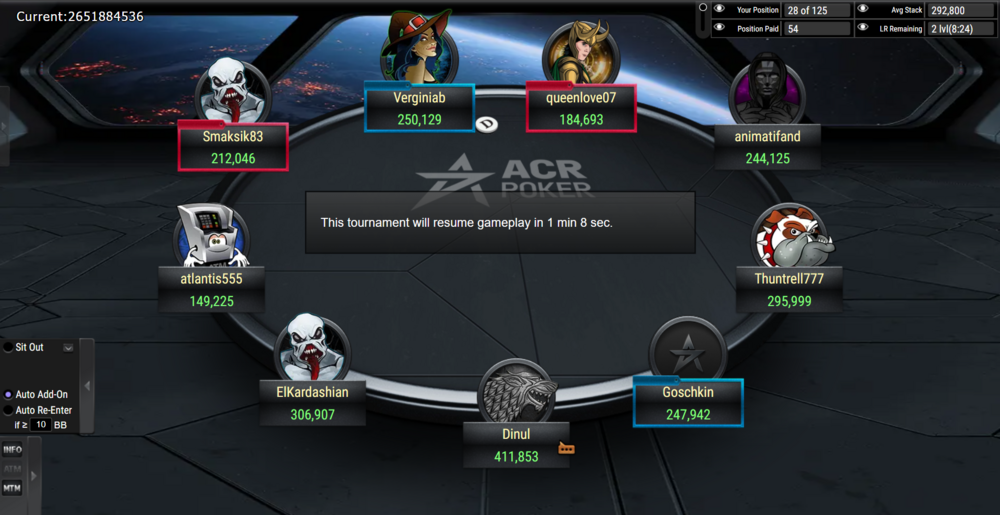This screenshot has width=1000, height=515.
Task: Collapse the Sit Out options panel arrow
Action: (x=87, y=386)
